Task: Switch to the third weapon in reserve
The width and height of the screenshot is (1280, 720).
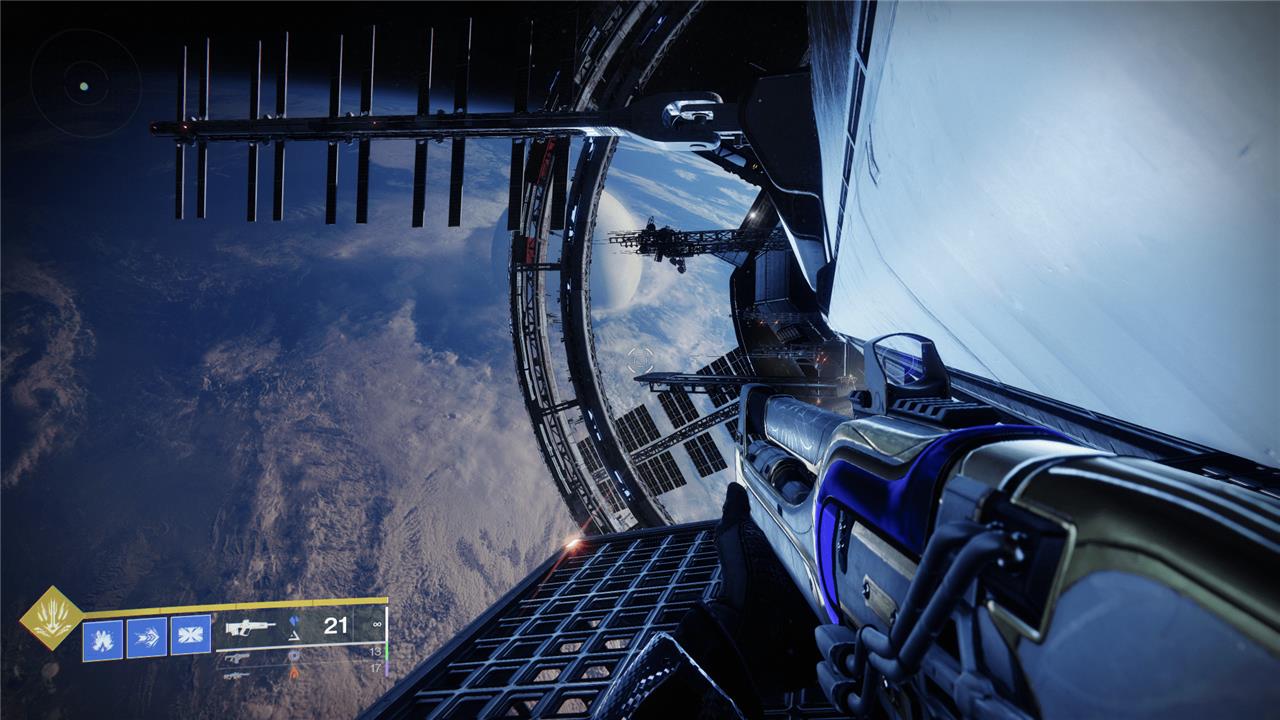Action: 237,675
